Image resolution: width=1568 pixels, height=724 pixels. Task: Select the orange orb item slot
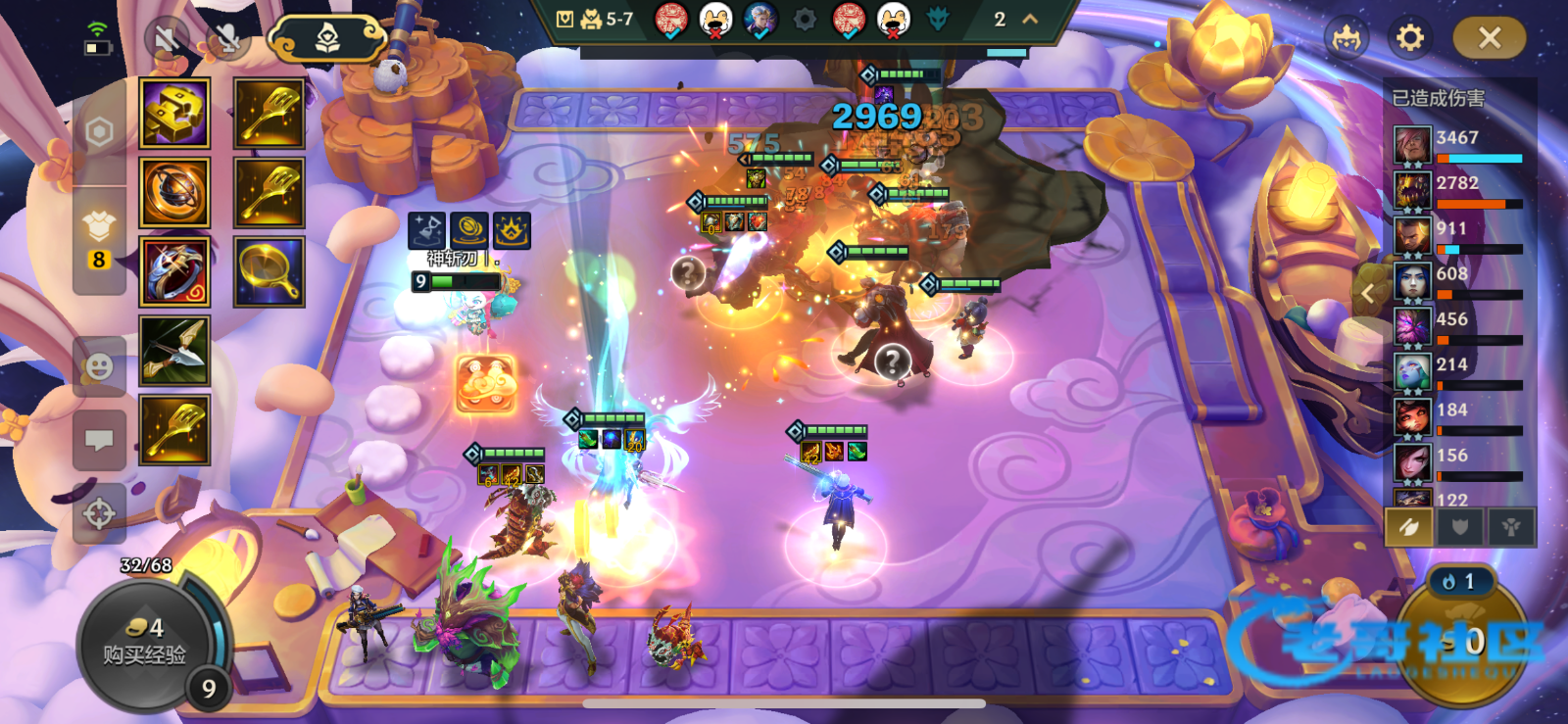[x=174, y=193]
